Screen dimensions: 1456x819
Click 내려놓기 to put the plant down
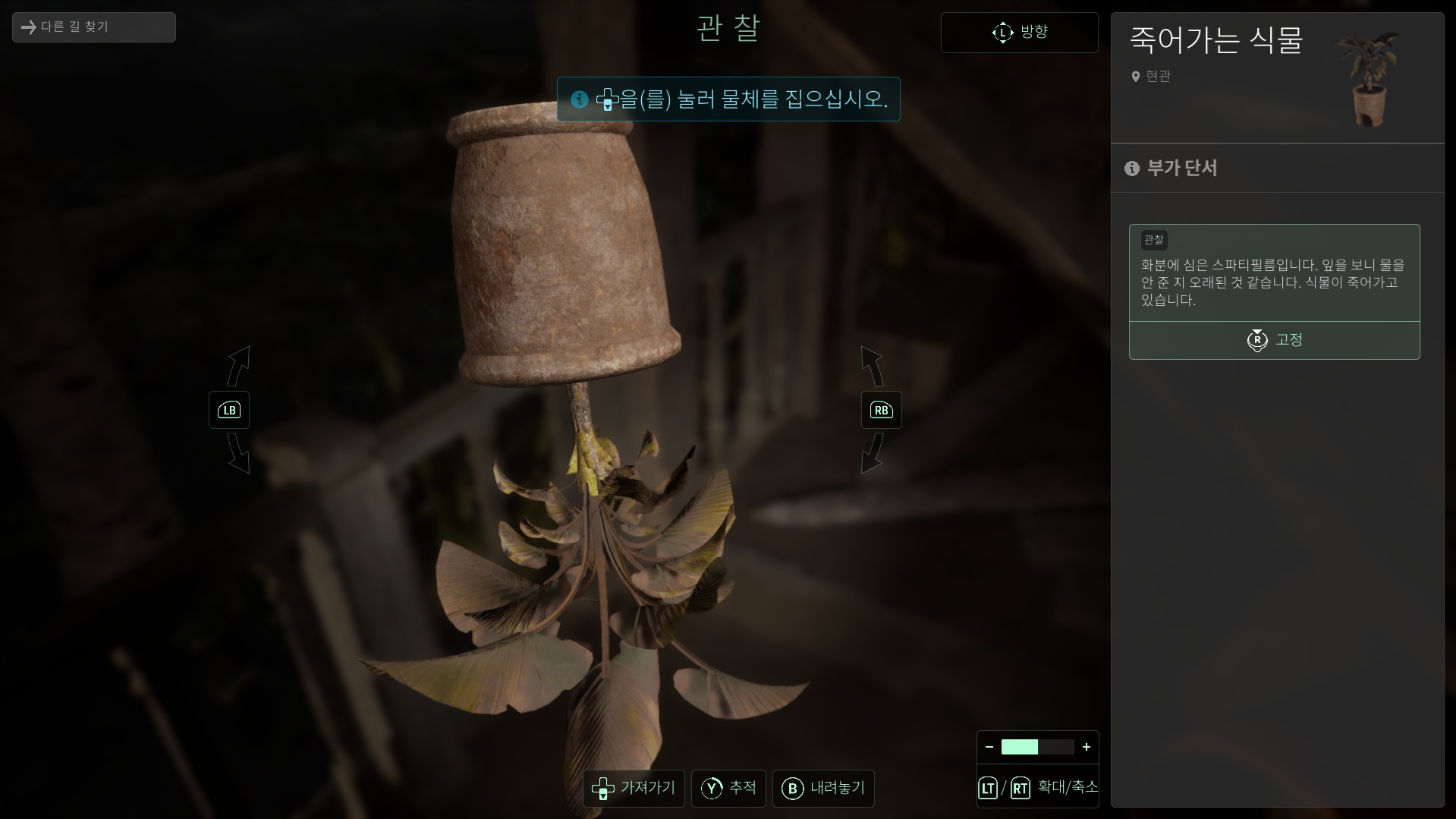tap(823, 788)
